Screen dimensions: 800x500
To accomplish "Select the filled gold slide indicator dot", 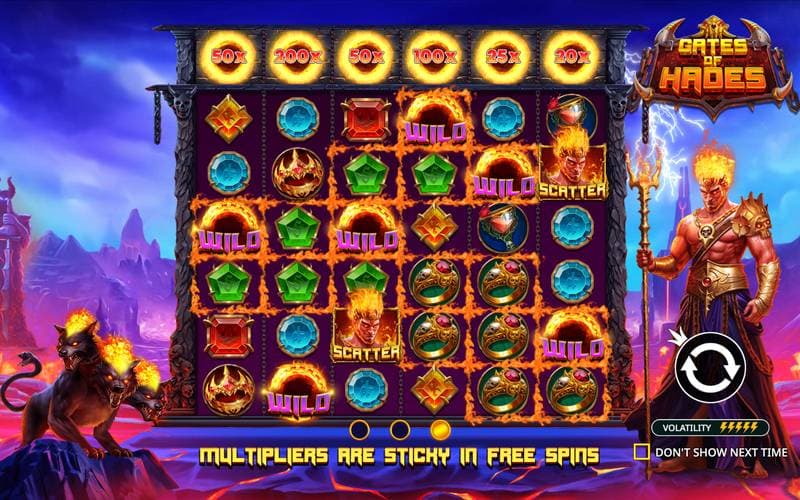I will [439, 430].
